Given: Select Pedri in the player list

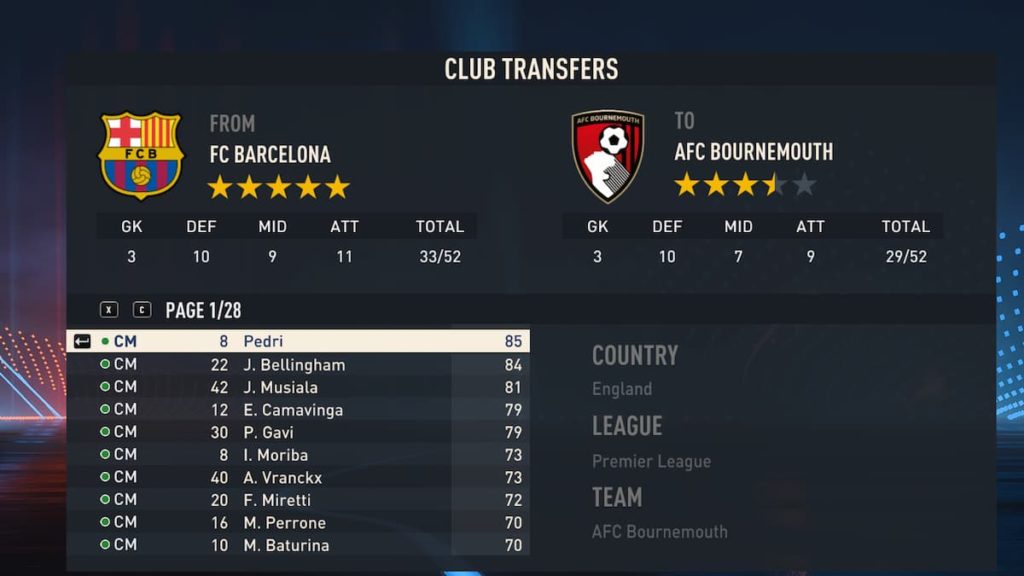Looking at the screenshot, I should [x=300, y=341].
